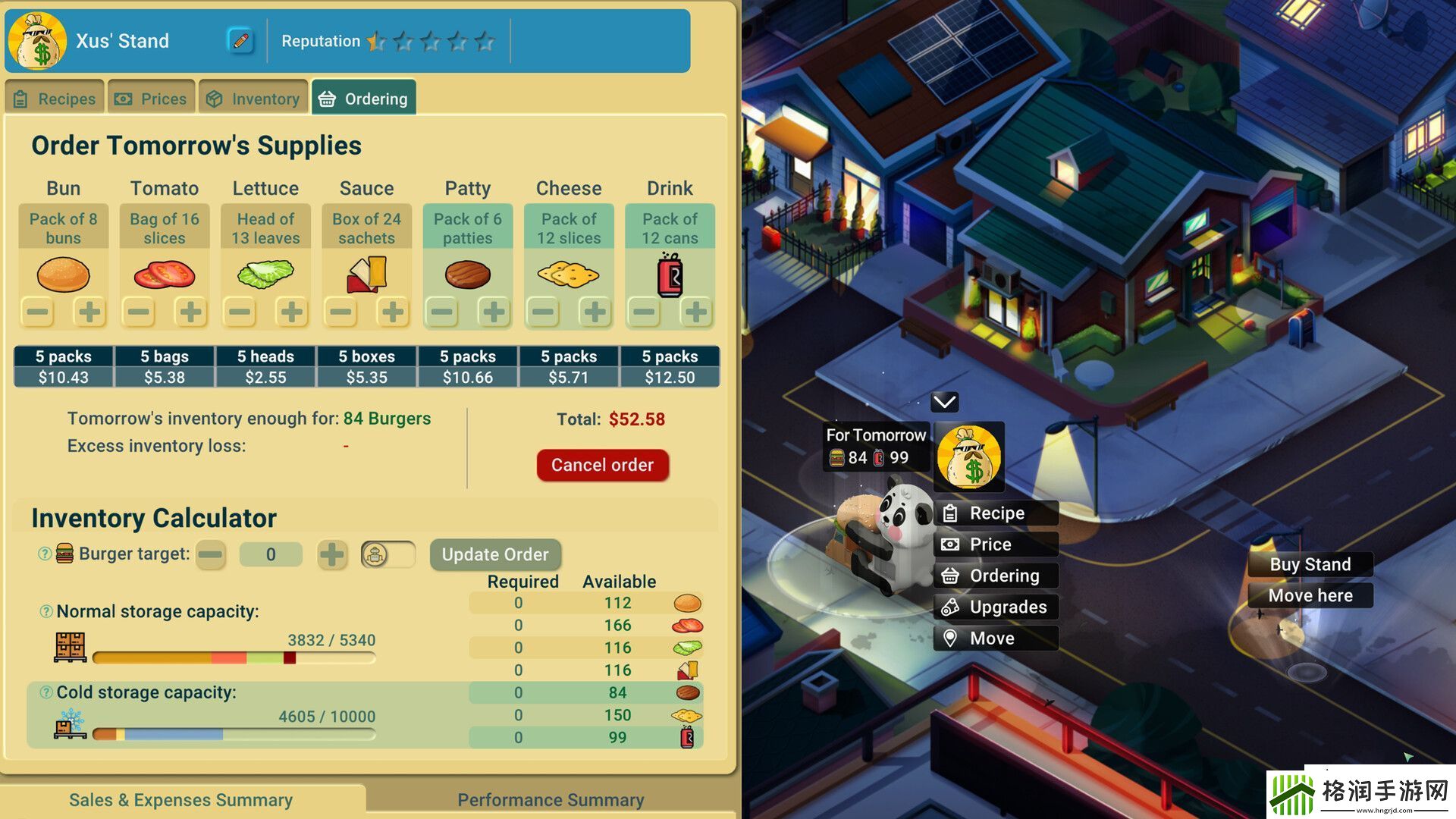The image size is (1456, 819).
Task: Click Update Order in Inventory Calculator
Action: (495, 554)
